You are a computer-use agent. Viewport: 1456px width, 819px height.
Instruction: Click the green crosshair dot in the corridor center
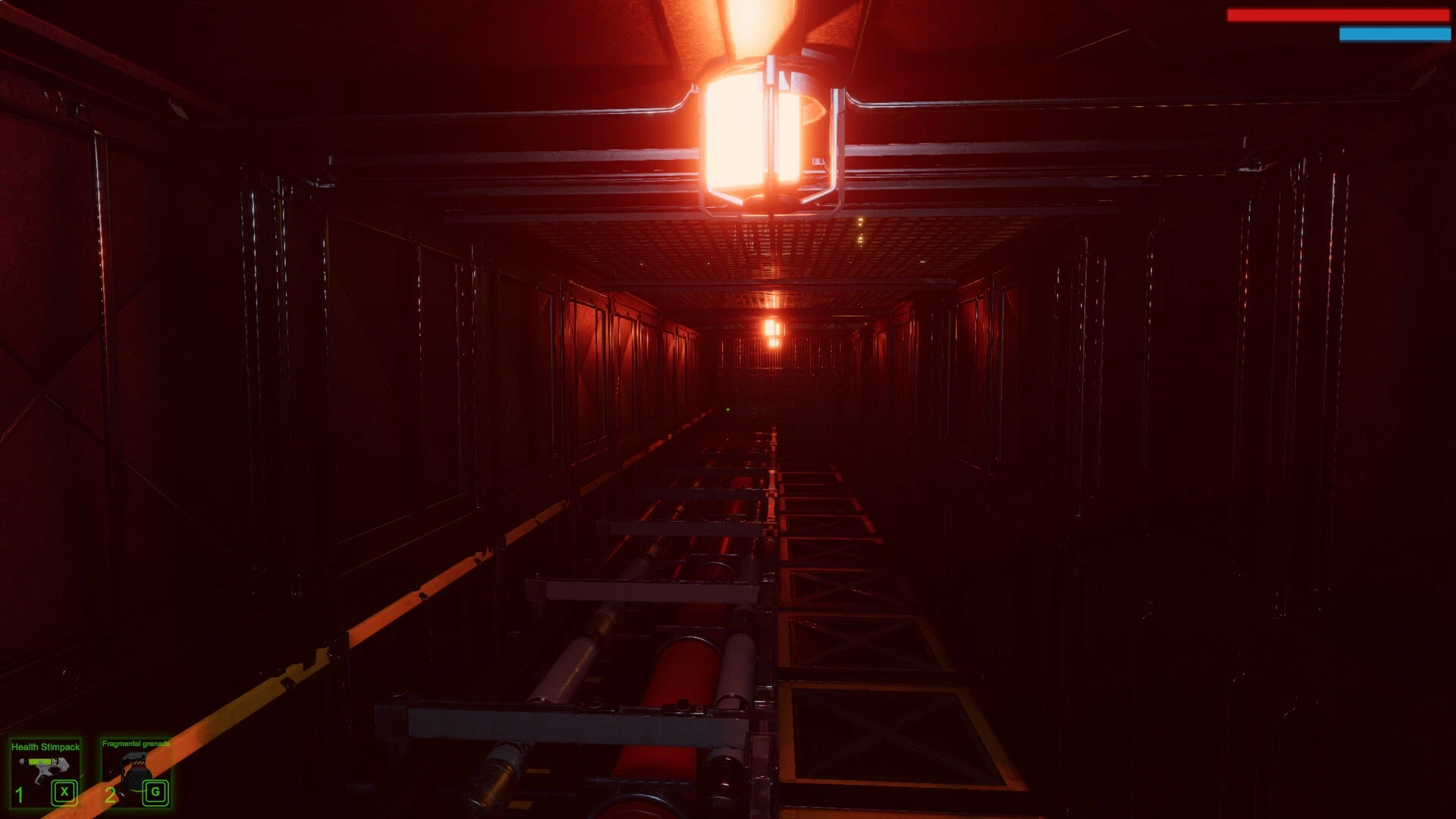pyautogui.click(x=730, y=409)
